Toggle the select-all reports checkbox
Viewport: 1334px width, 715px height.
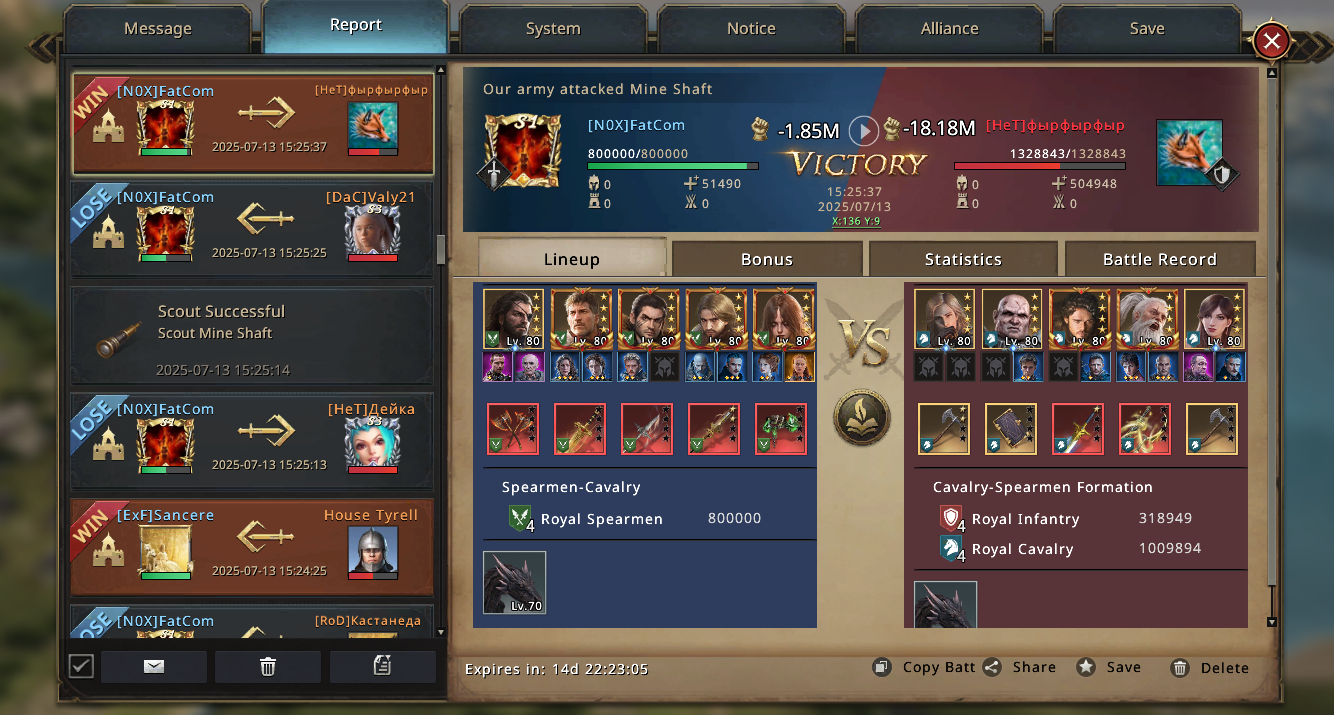point(81,666)
